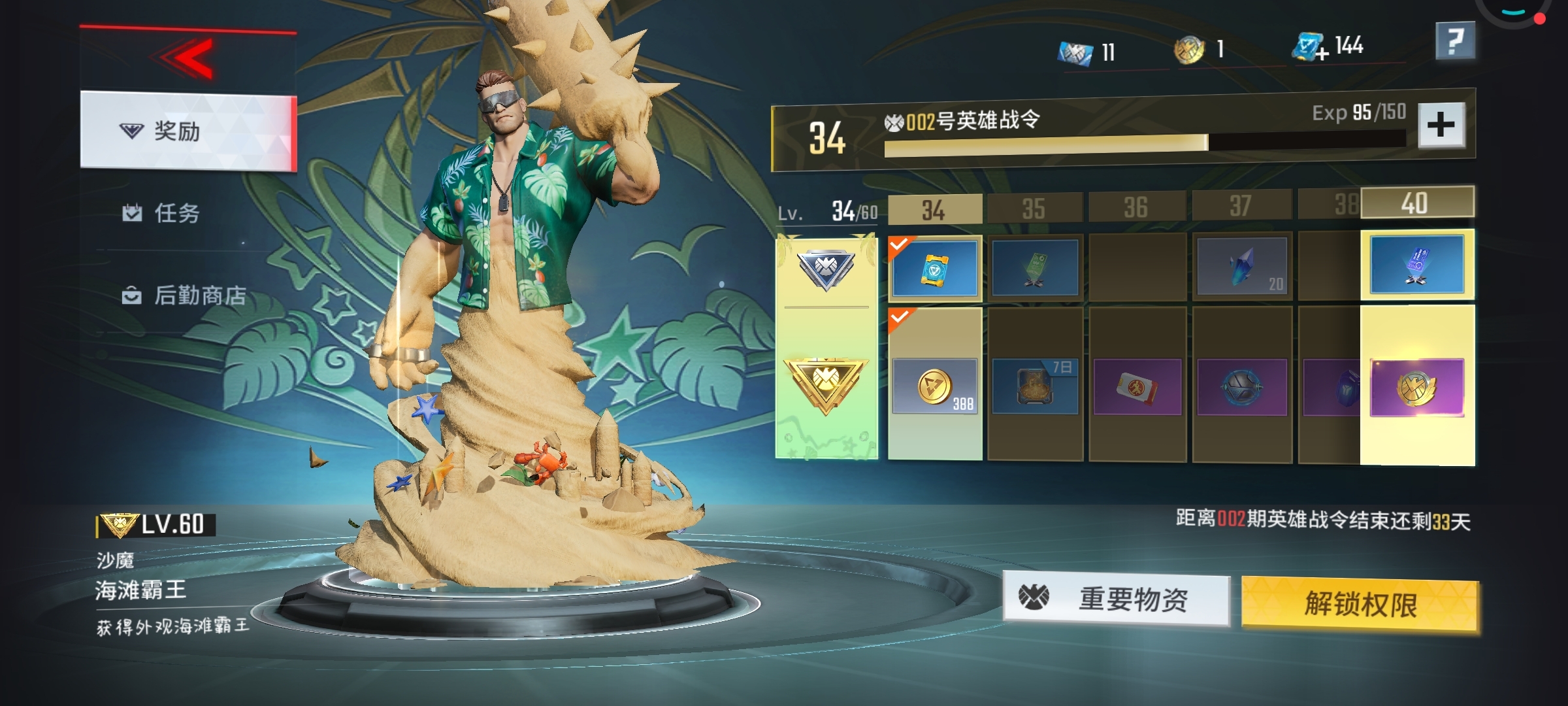Pick the 7日 timed reward tile

1034,387
